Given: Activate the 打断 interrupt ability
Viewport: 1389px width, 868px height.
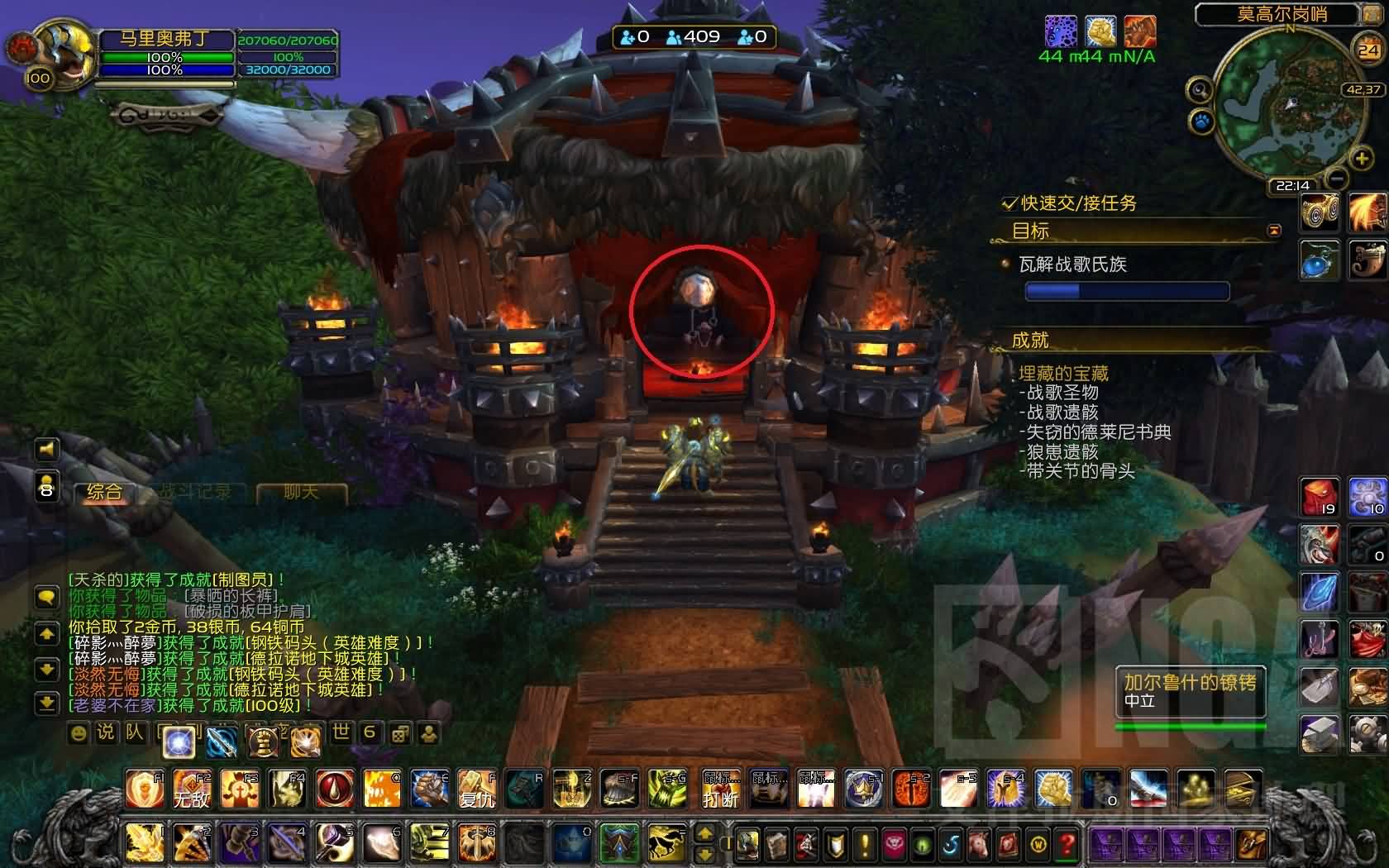Looking at the screenshot, I should (719, 789).
